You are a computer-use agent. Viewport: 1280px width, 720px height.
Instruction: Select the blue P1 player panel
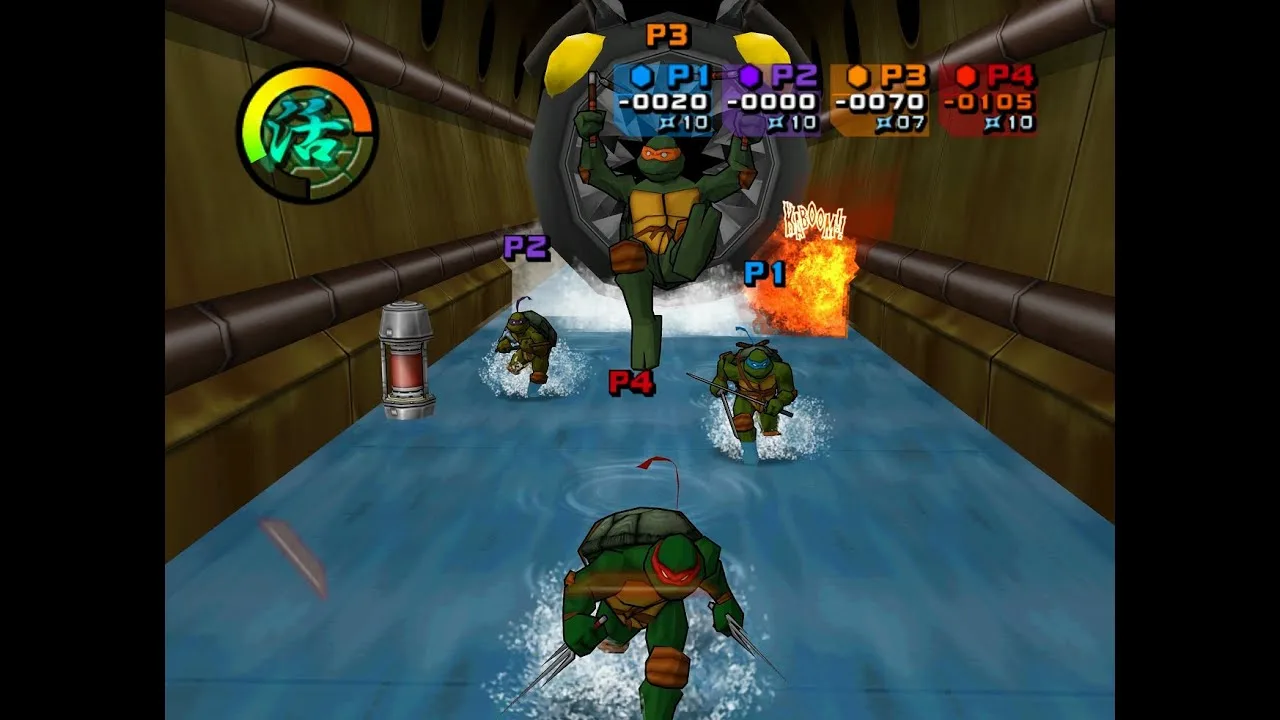(664, 100)
